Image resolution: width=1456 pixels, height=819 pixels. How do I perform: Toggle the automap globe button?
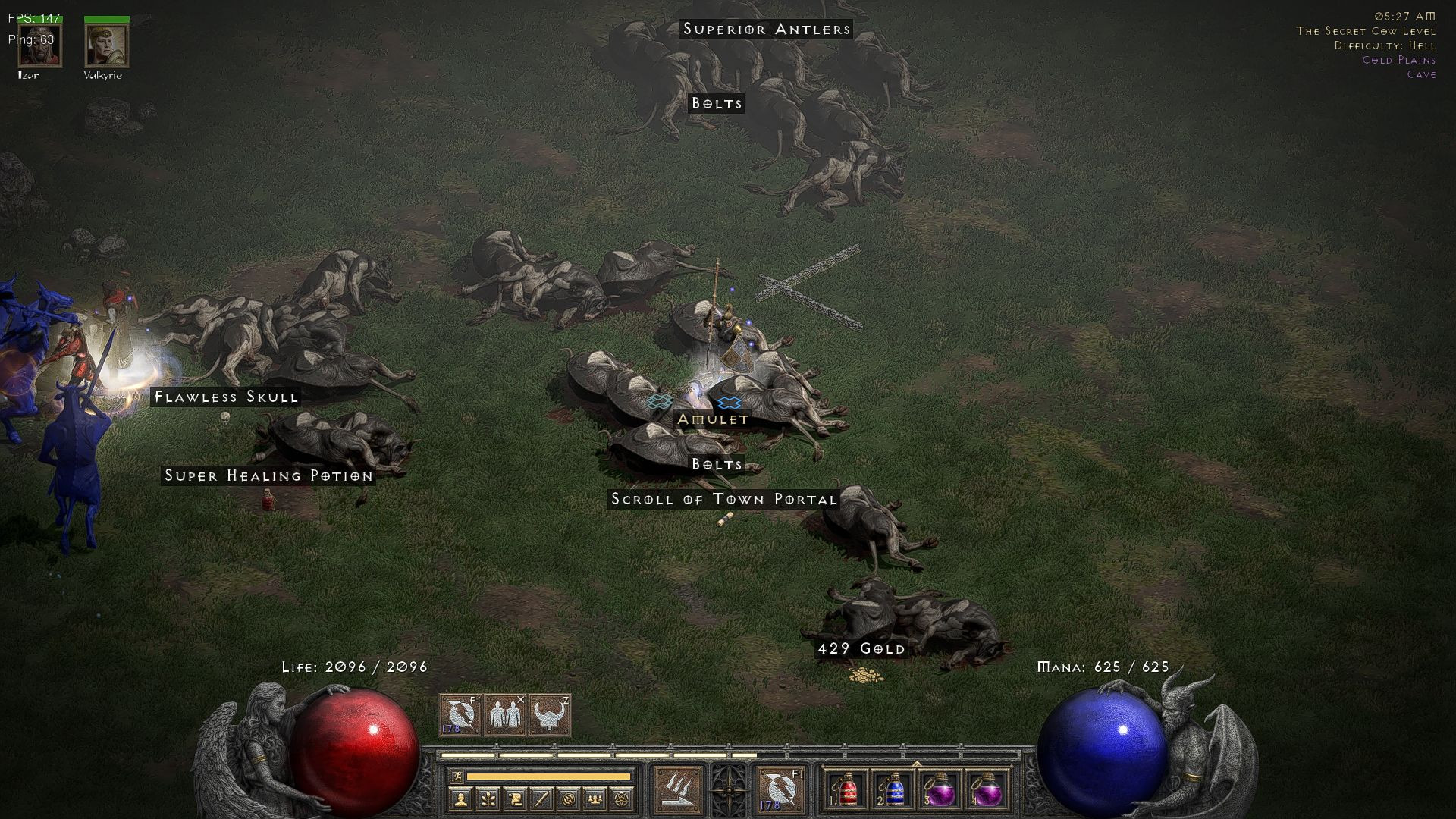(569, 799)
